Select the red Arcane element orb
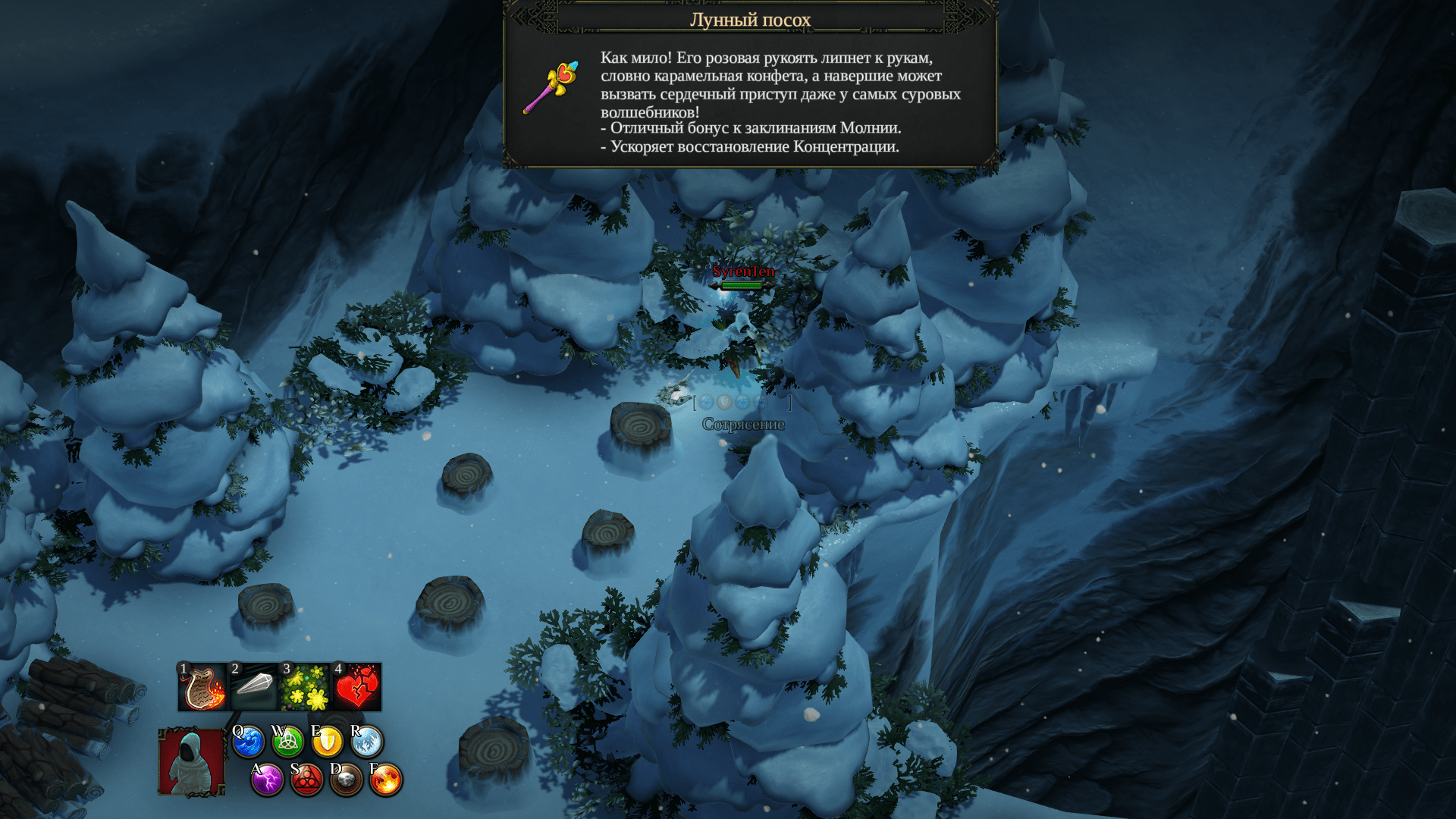 pos(306,780)
